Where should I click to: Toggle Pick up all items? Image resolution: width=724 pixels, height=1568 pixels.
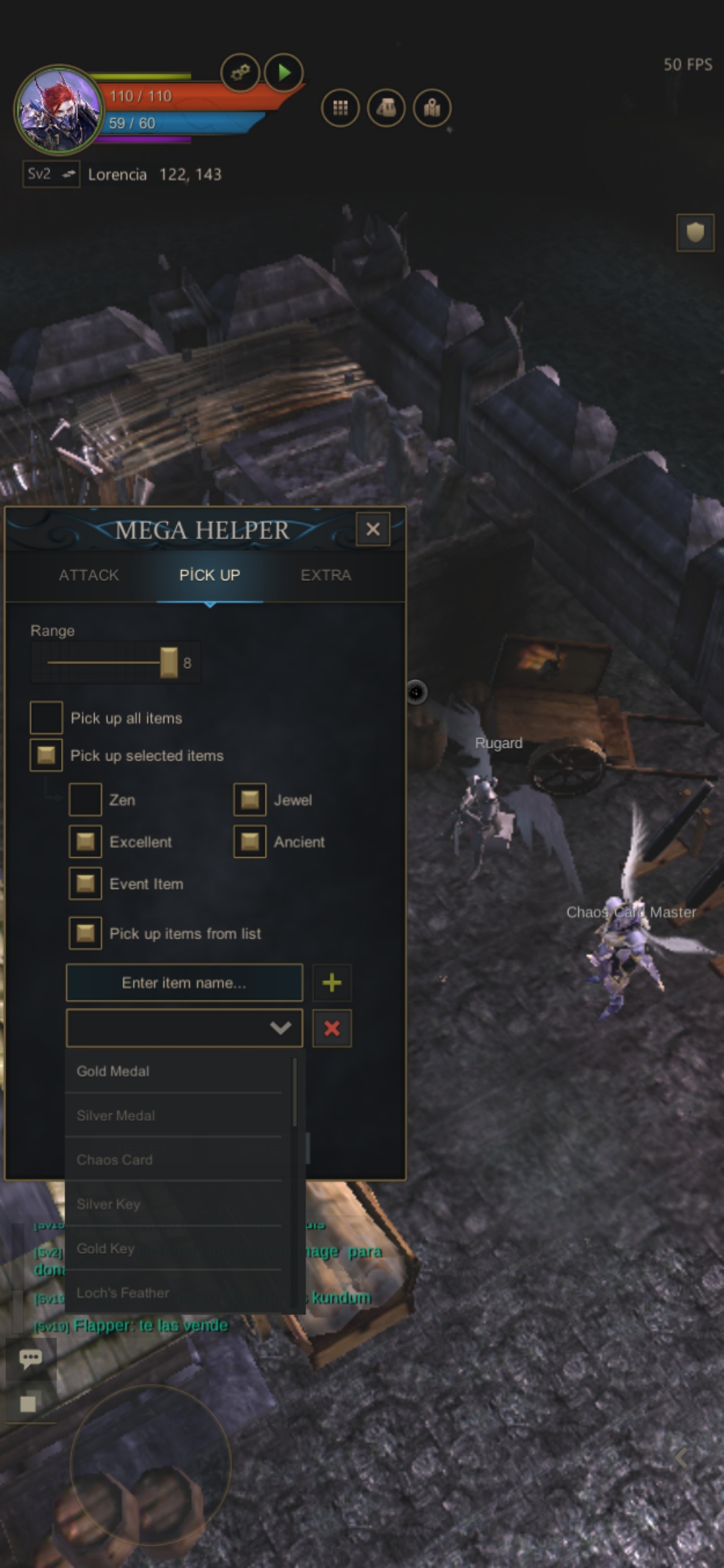(46, 718)
